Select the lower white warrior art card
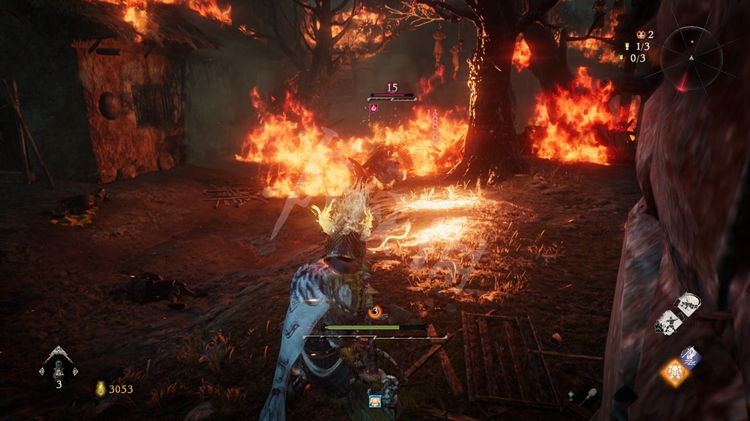750x421 pixels. (x=668, y=322)
